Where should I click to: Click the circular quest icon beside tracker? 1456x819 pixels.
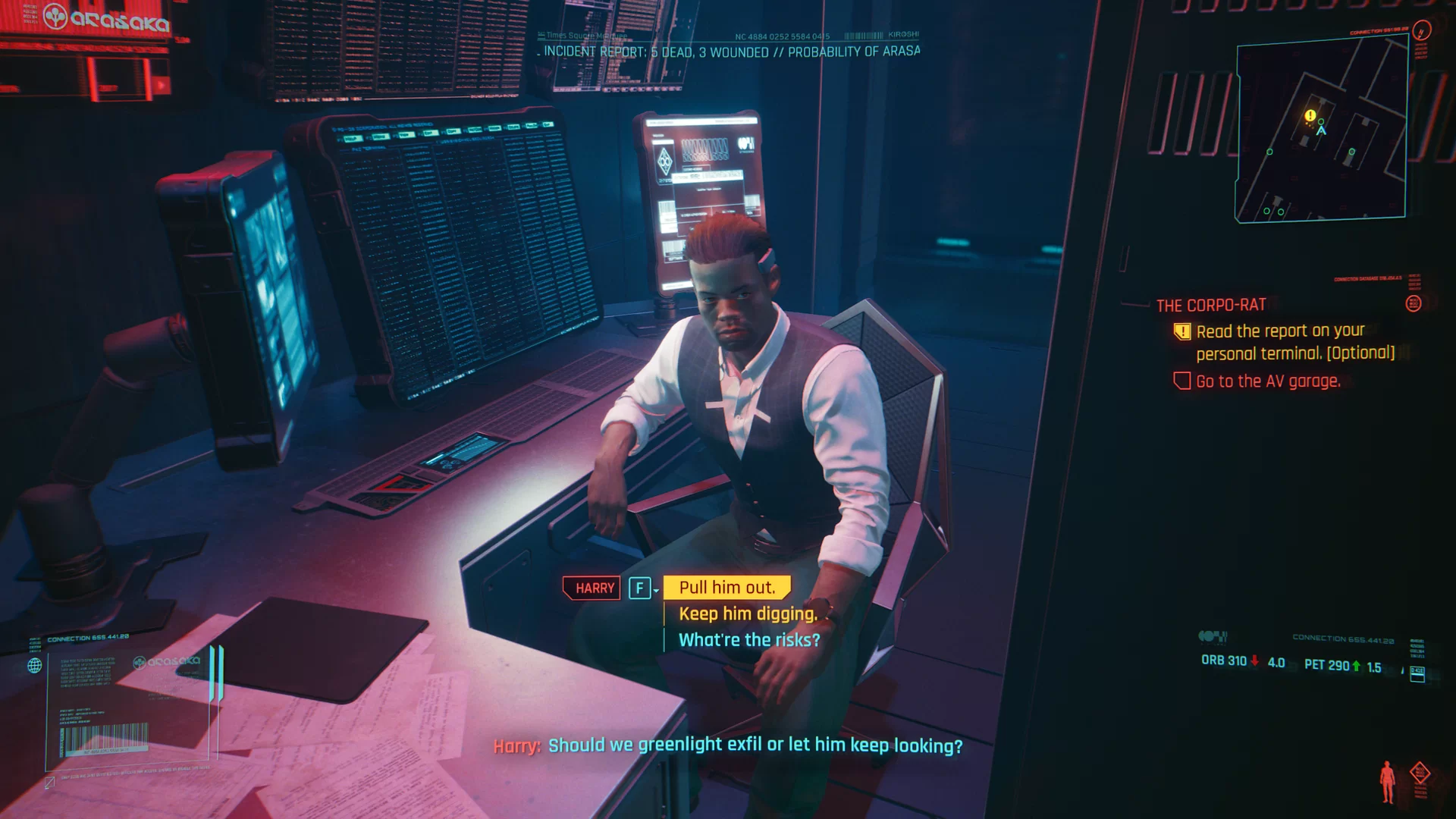(x=1413, y=304)
